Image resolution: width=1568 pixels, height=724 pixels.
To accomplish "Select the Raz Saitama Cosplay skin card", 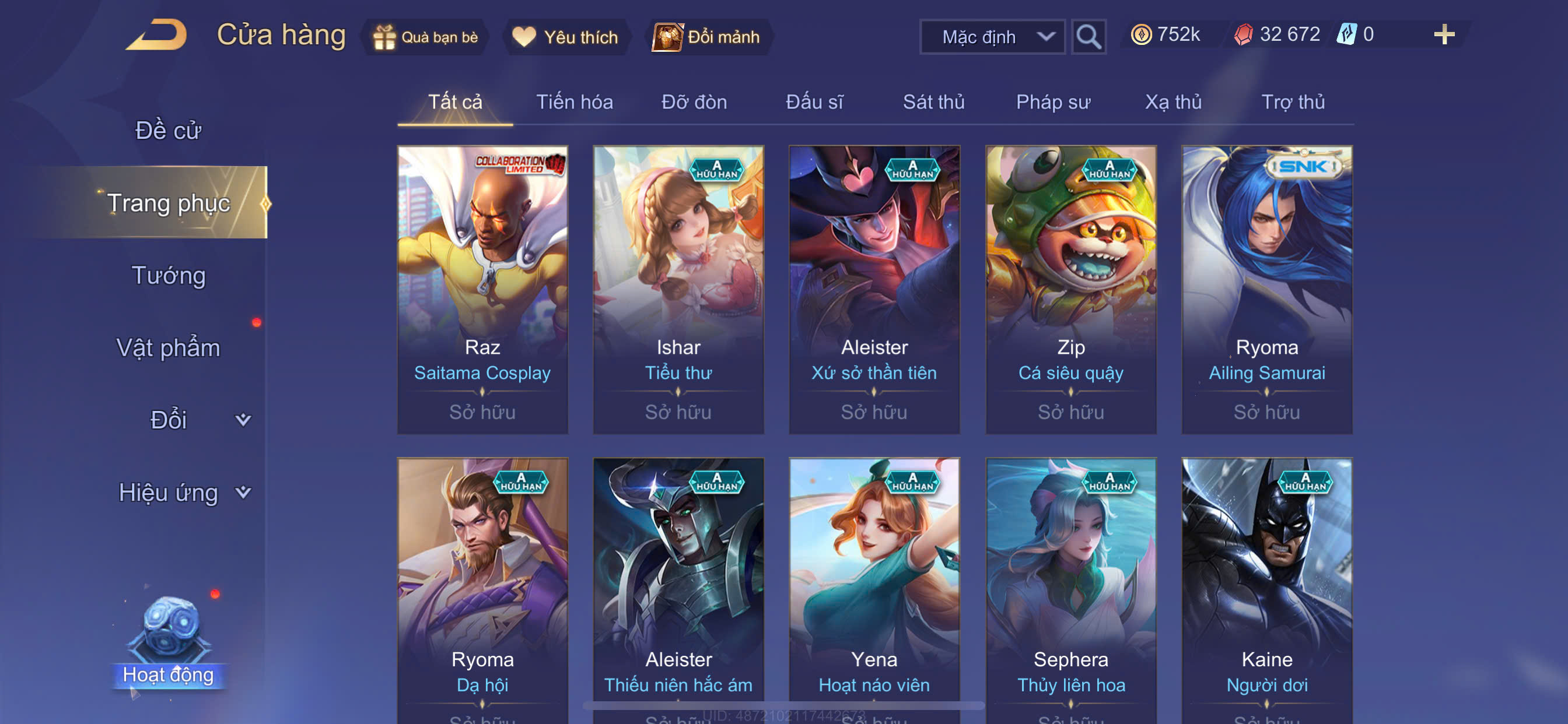I will (x=482, y=289).
